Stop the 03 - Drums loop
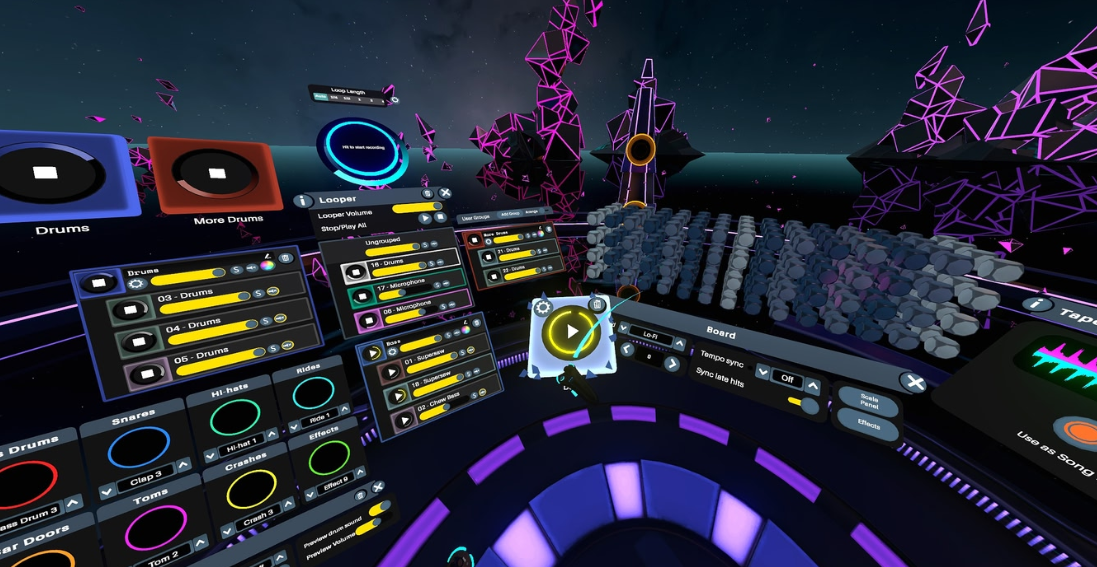 [128, 309]
